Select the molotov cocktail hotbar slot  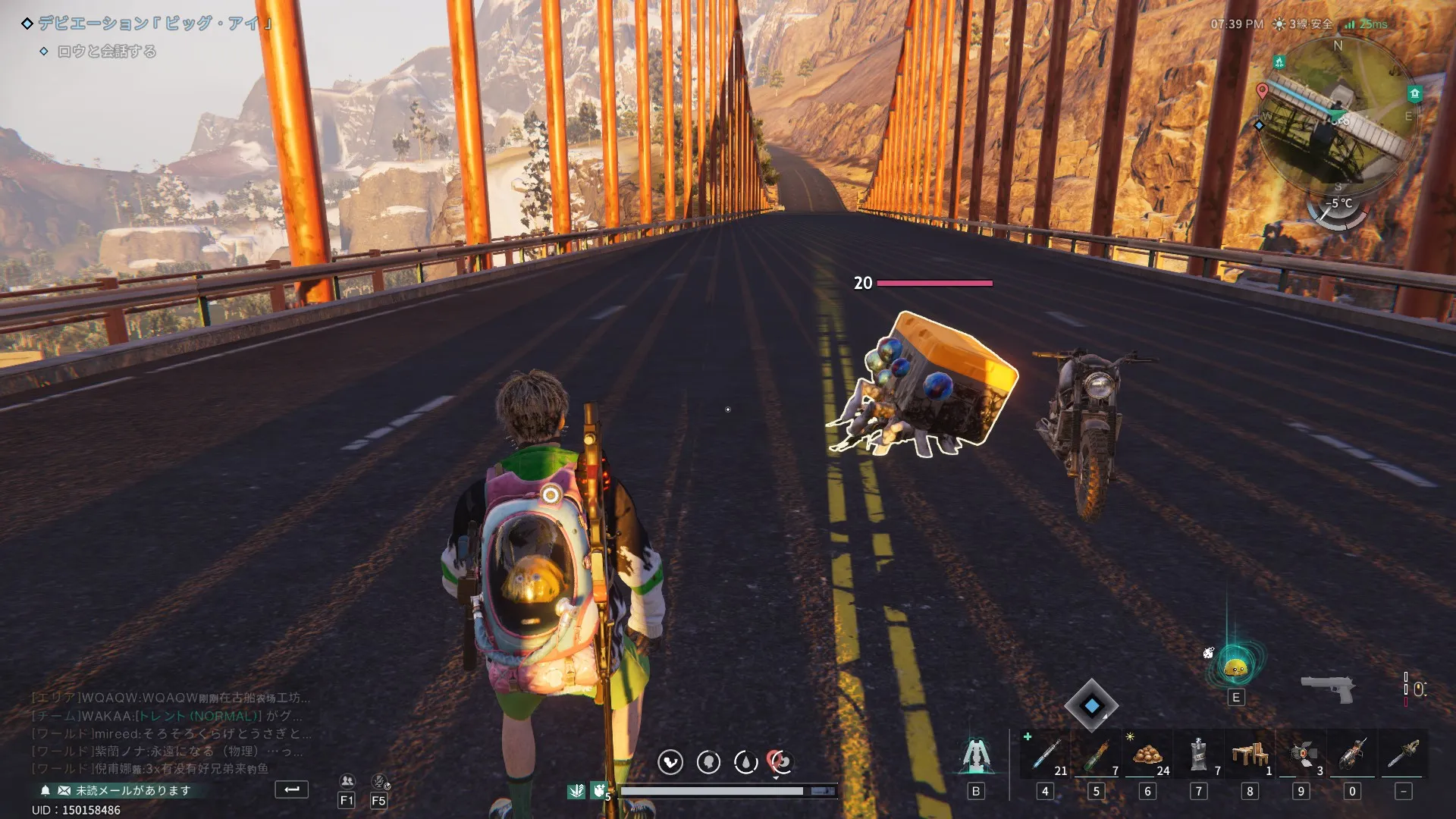[1097, 755]
